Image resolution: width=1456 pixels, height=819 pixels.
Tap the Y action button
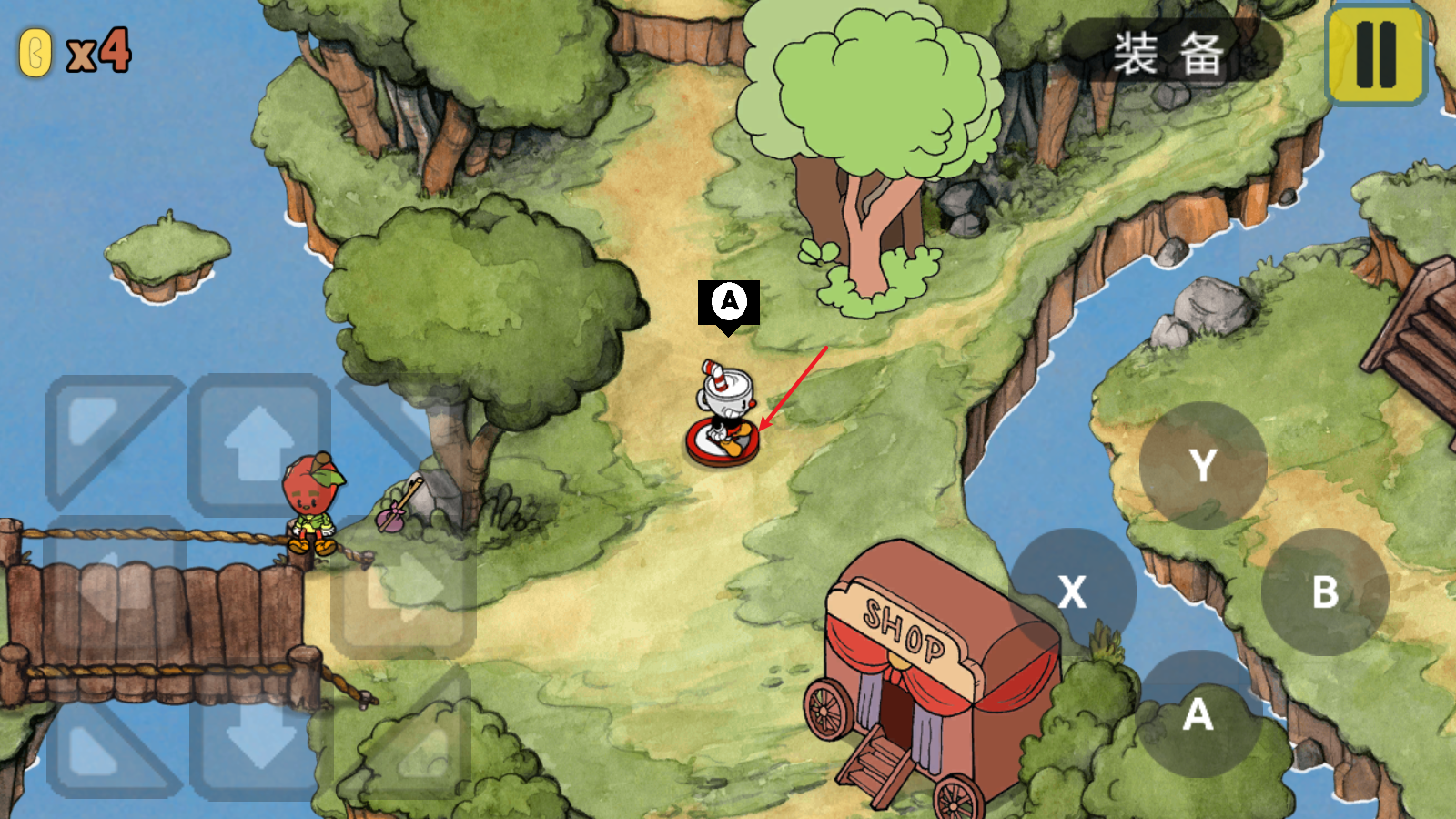(1203, 465)
